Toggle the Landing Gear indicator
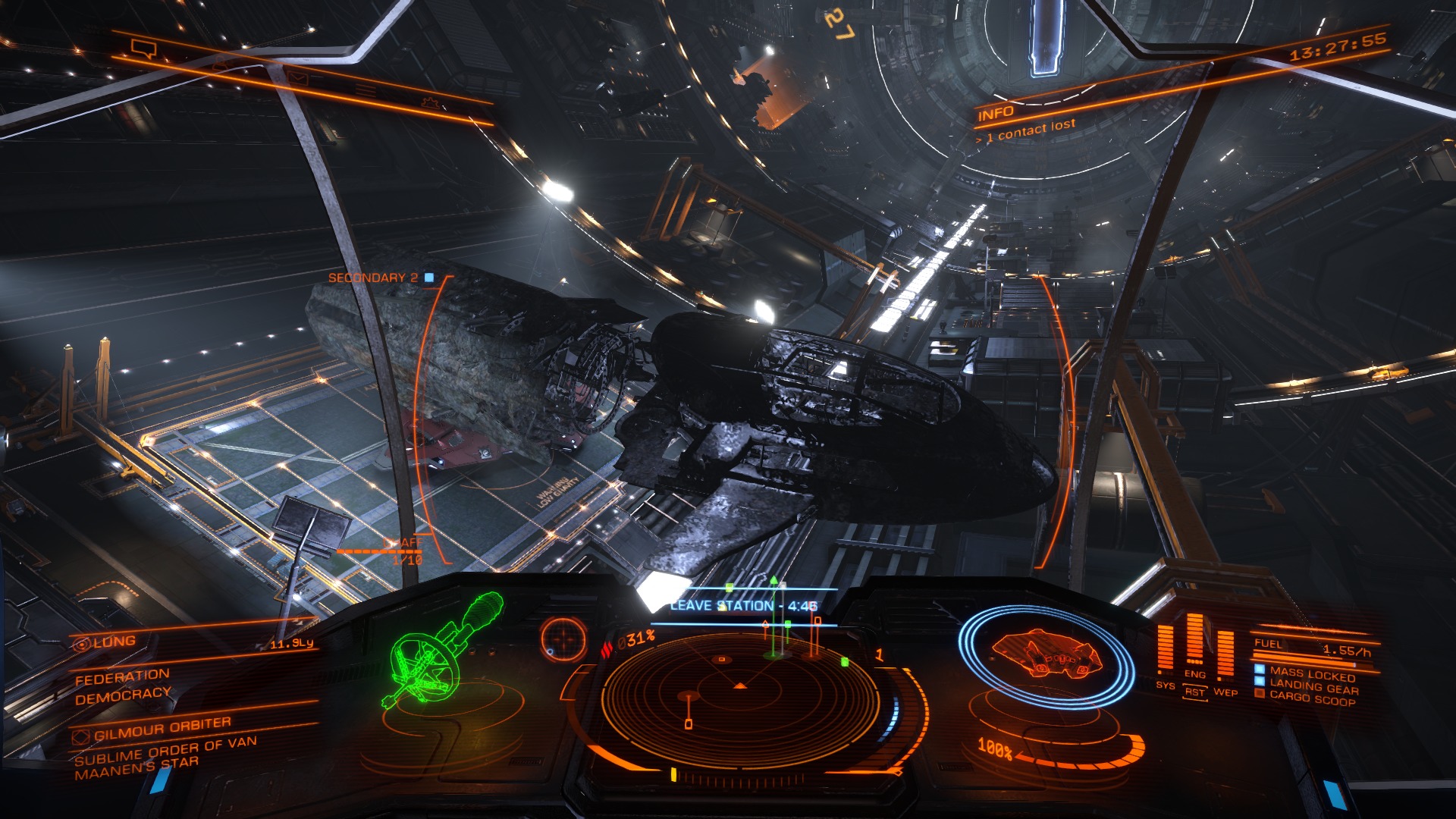The image size is (1456, 819). point(1313,688)
